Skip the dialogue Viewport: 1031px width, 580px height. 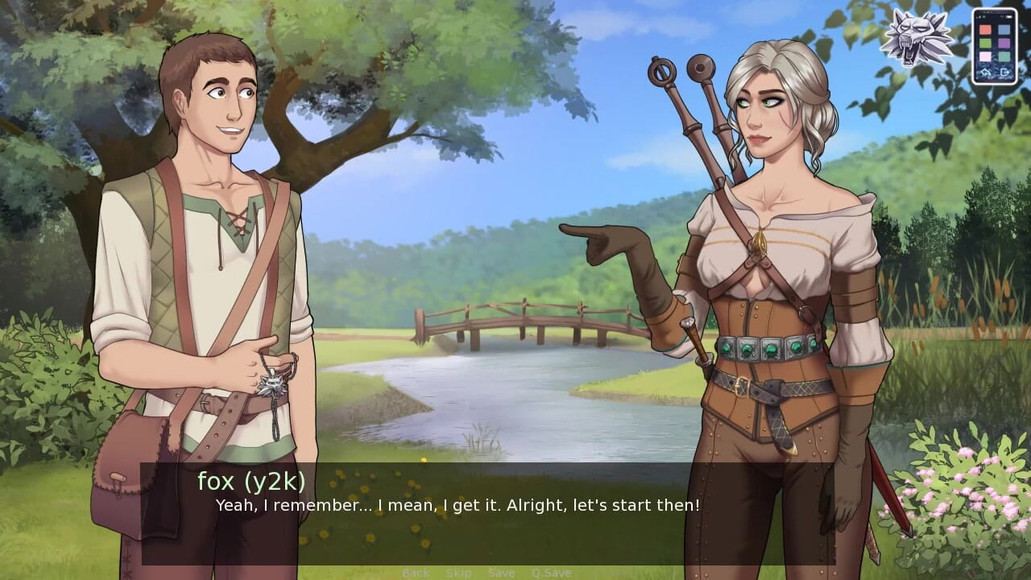click(x=458, y=573)
